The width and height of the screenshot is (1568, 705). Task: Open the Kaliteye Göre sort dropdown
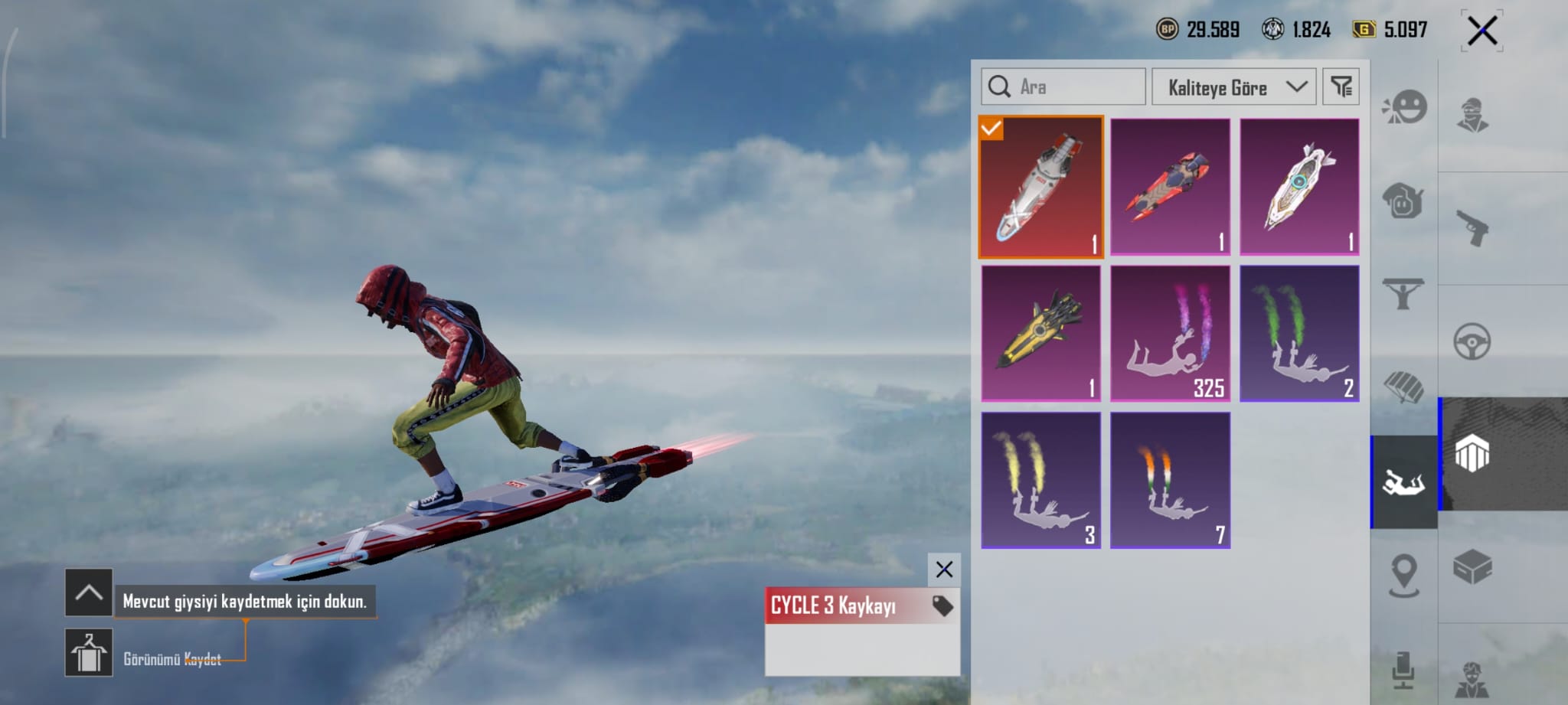pos(1233,87)
